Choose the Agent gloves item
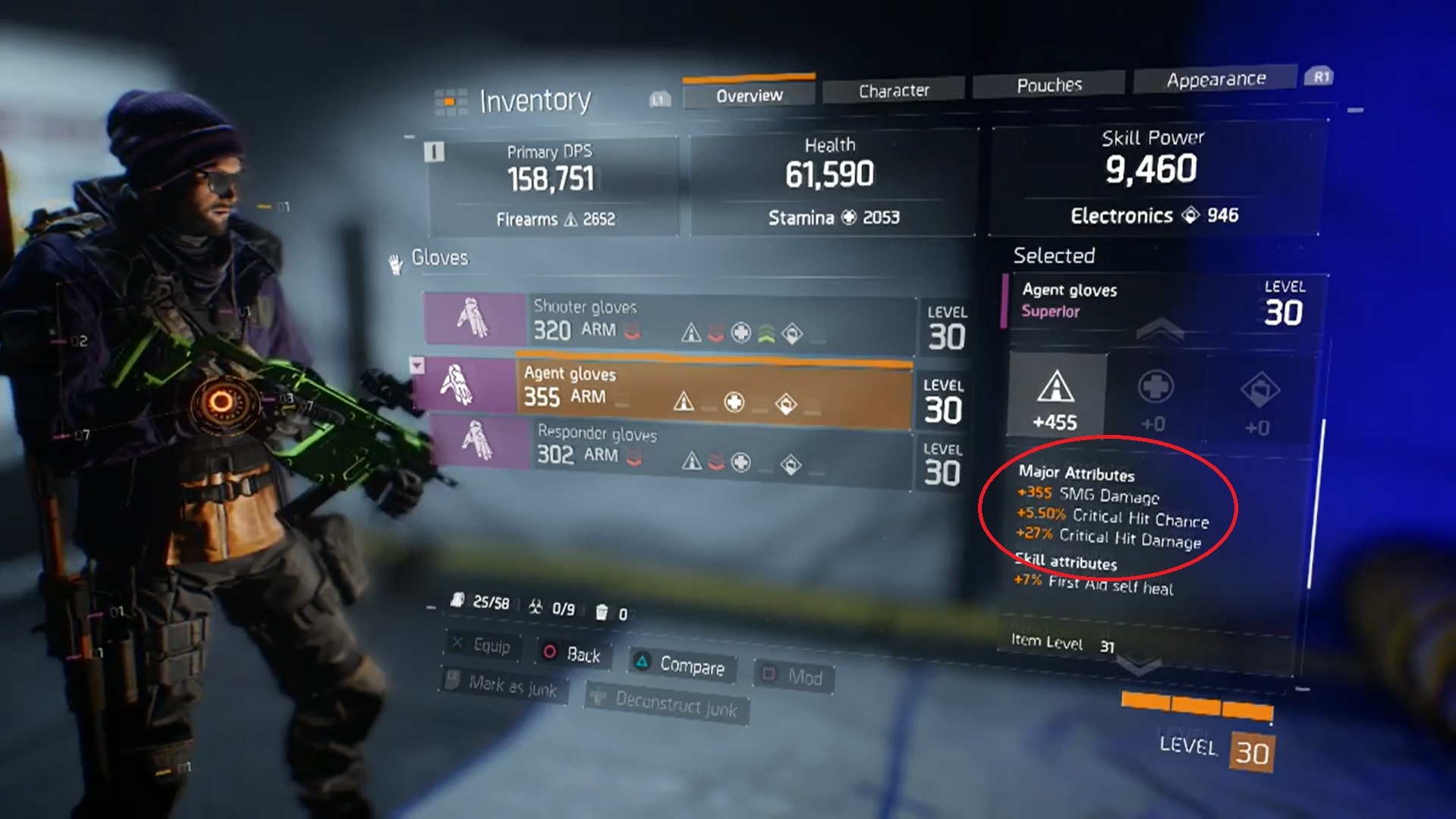This screenshot has height=819, width=1456. [x=664, y=389]
